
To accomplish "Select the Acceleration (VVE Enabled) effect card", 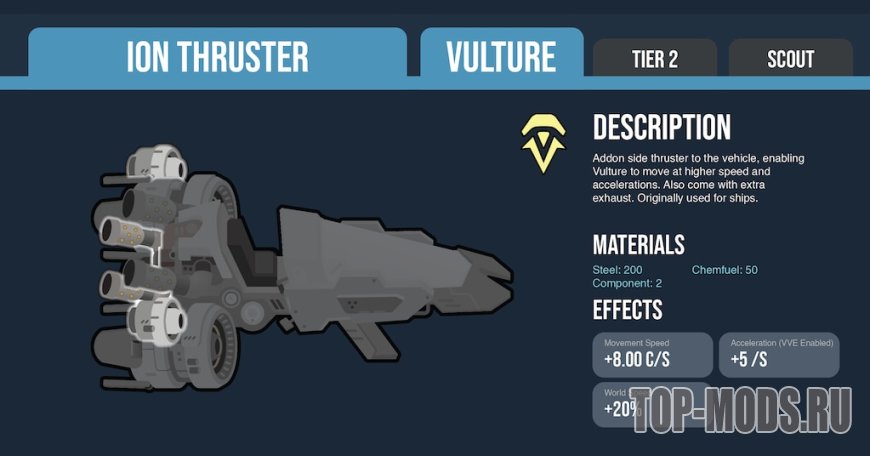I will pos(777,354).
